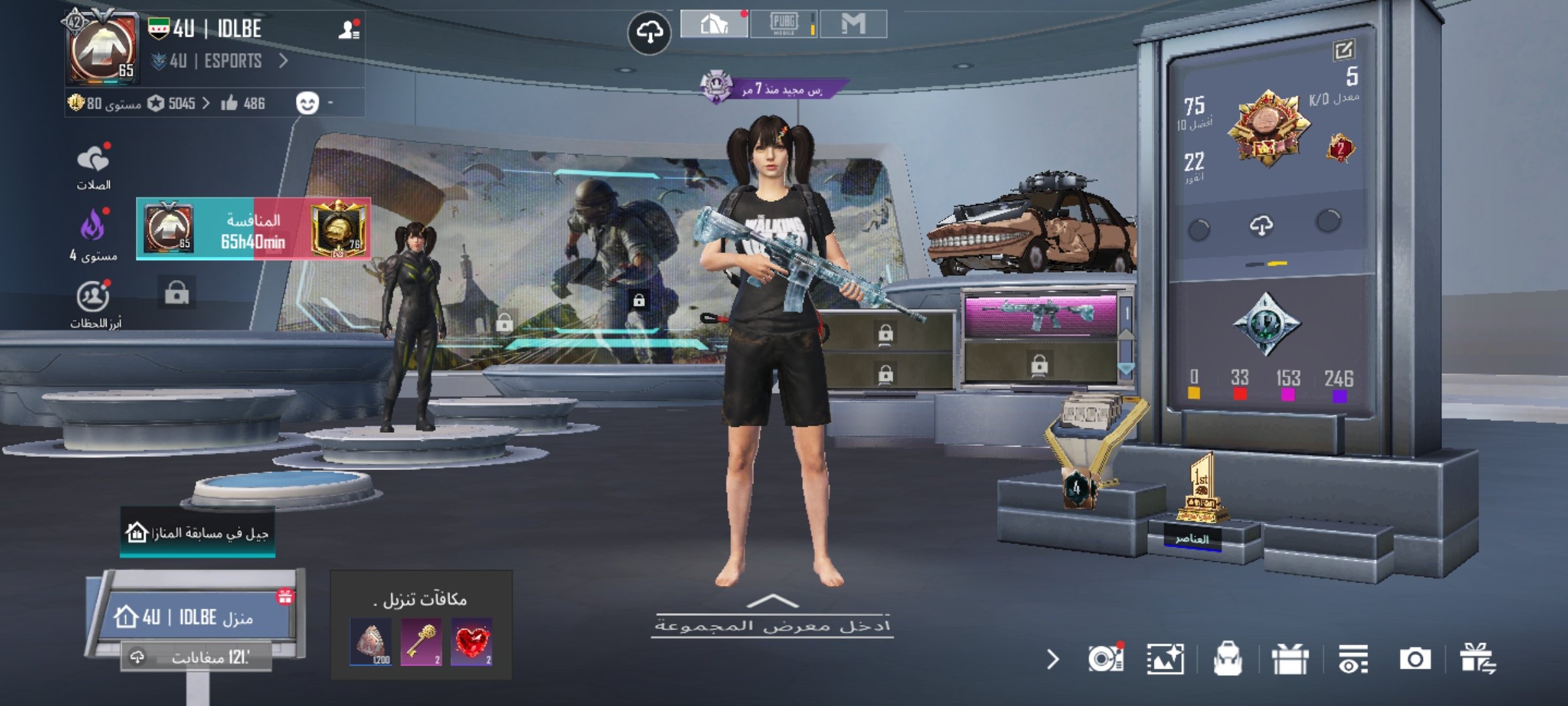Screen dimensions: 1568x706
Task: Take a screenshot with camera icon
Action: pos(1414,659)
